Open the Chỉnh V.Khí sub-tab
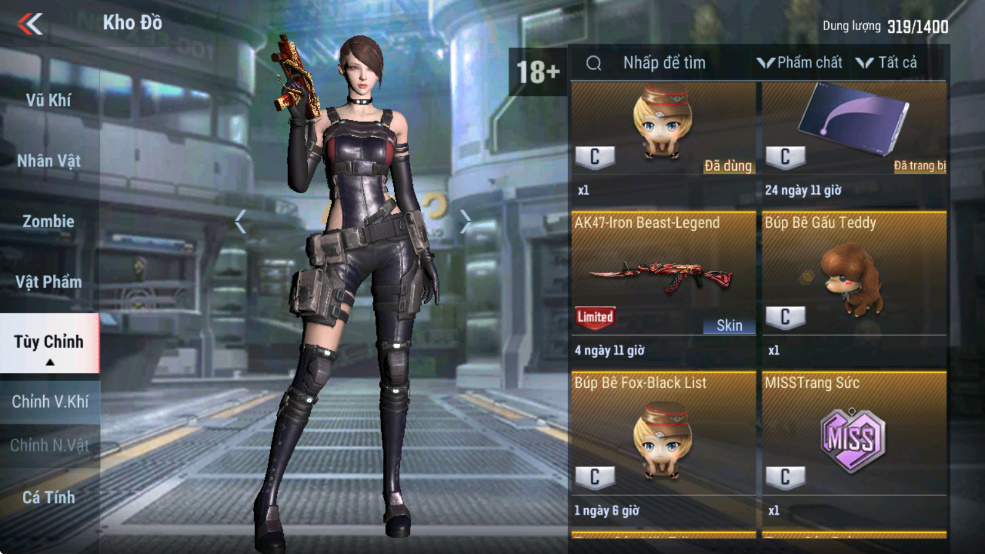985x554 pixels. pyautogui.click(x=48, y=402)
